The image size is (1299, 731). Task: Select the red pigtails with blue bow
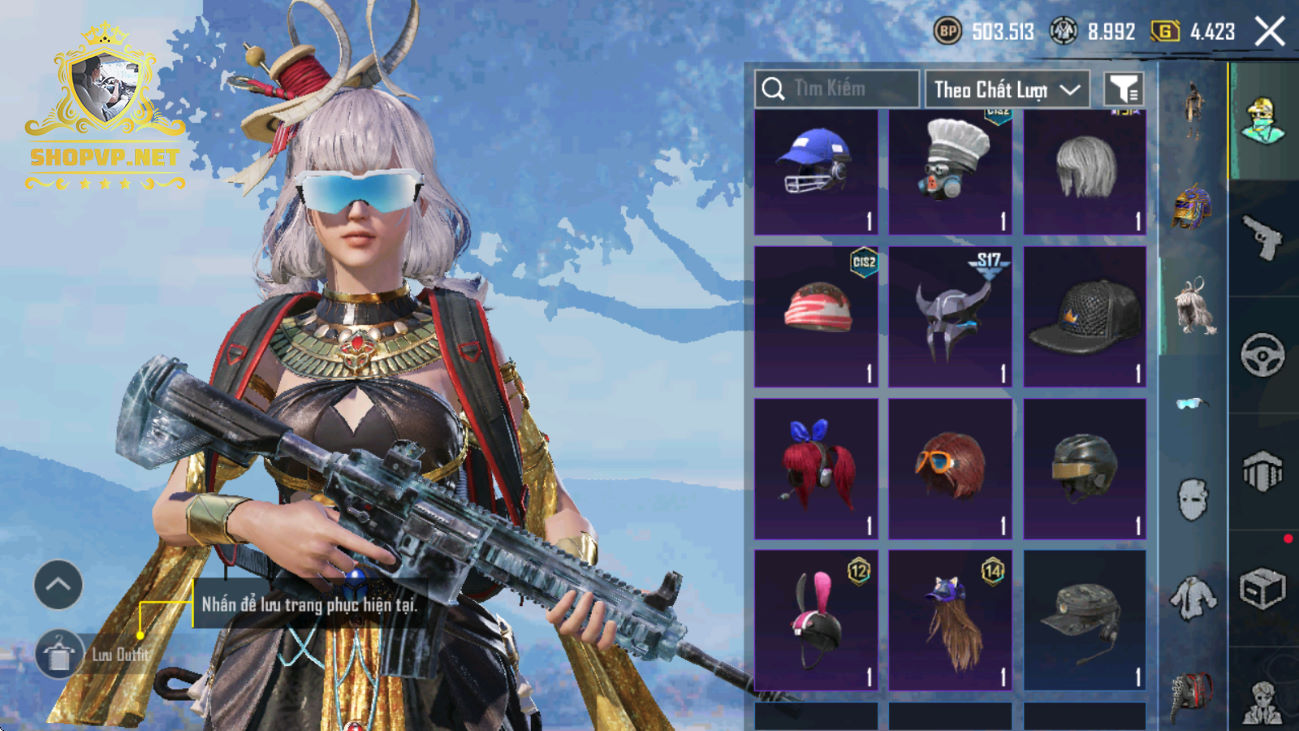pyautogui.click(x=815, y=468)
